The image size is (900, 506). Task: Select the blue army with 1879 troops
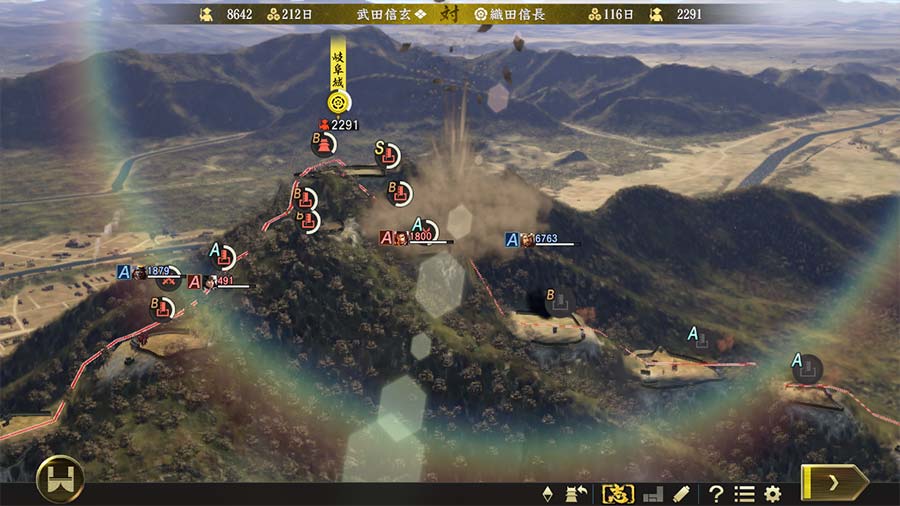tap(149, 272)
